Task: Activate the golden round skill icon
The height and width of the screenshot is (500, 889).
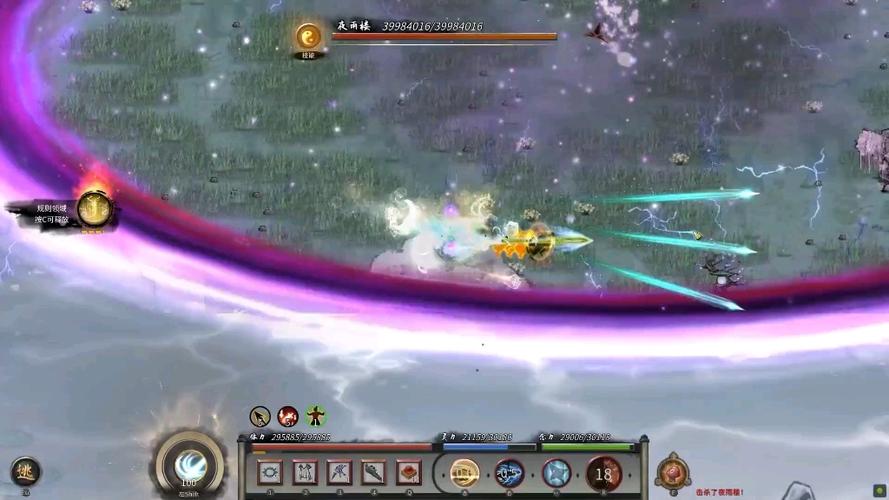Action: point(464,473)
